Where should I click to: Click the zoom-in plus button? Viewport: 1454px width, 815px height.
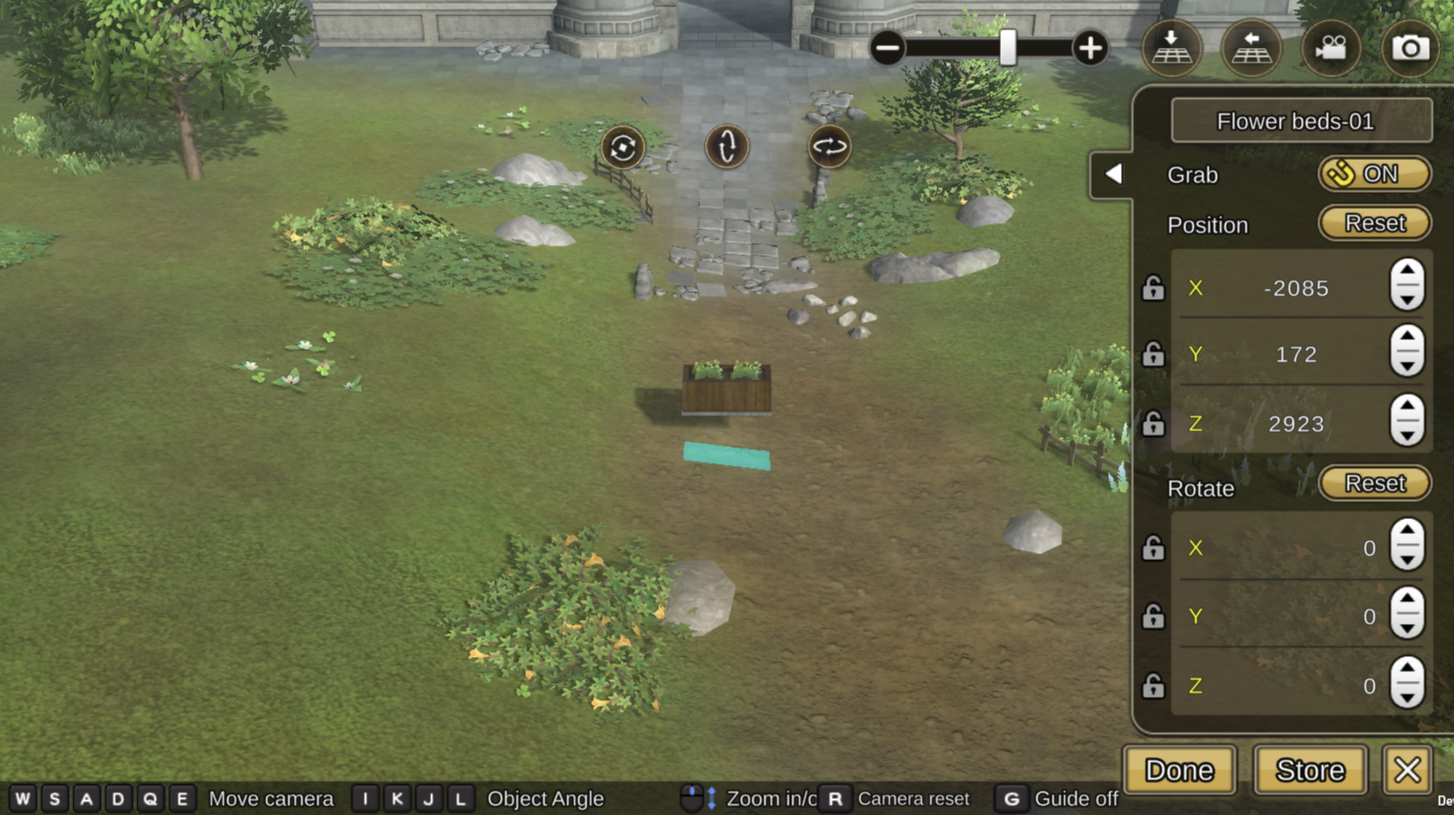click(x=1089, y=48)
